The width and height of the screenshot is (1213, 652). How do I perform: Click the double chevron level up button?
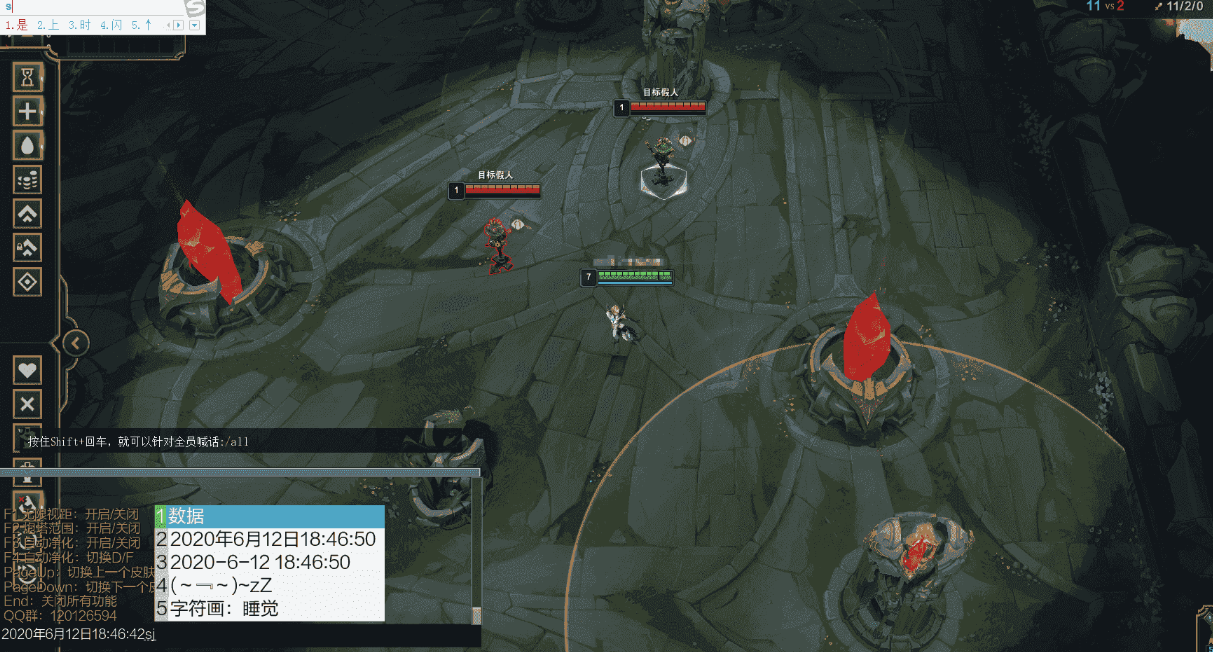[x=28, y=213]
